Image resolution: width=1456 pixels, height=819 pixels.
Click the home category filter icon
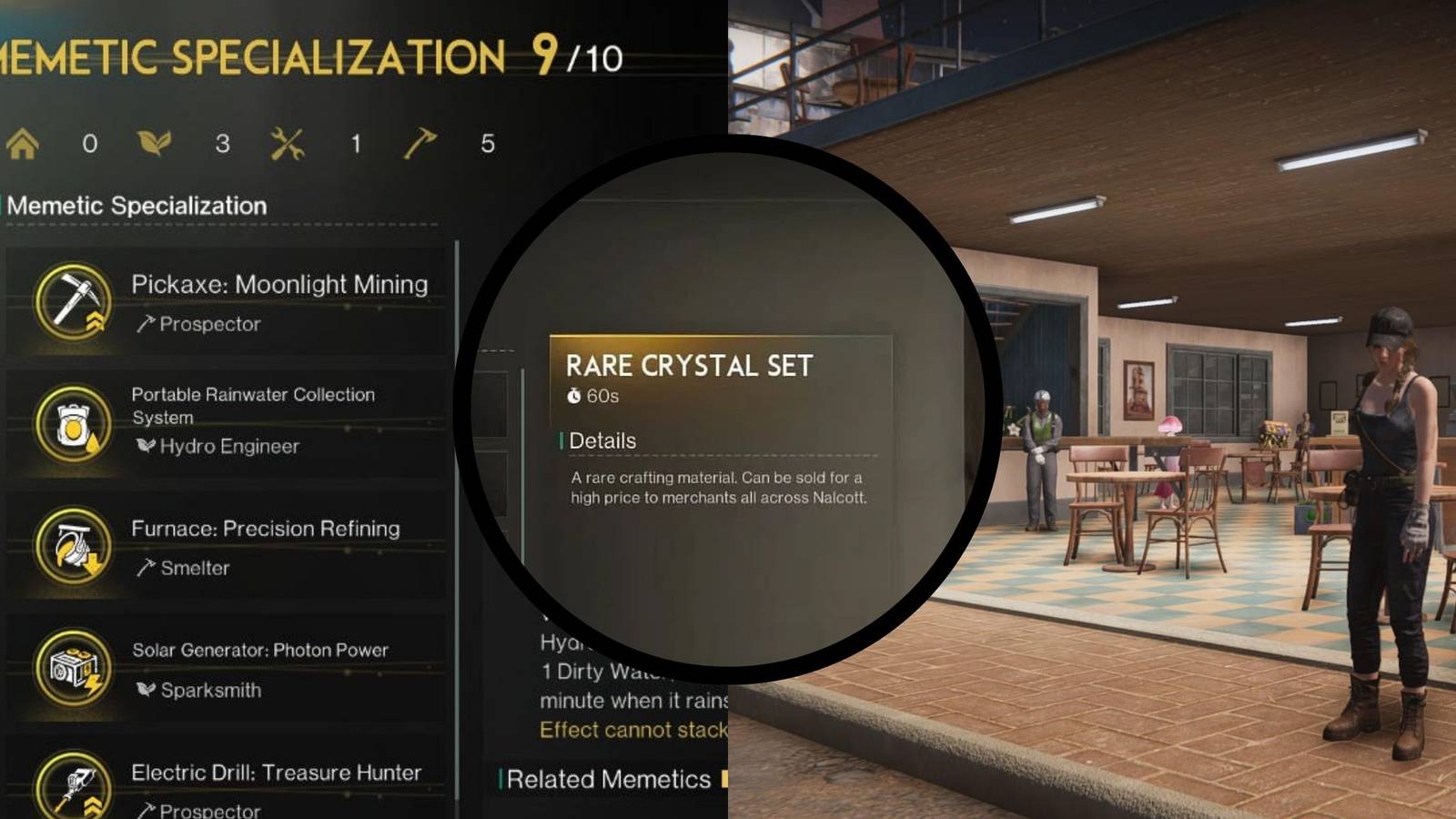[21, 142]
